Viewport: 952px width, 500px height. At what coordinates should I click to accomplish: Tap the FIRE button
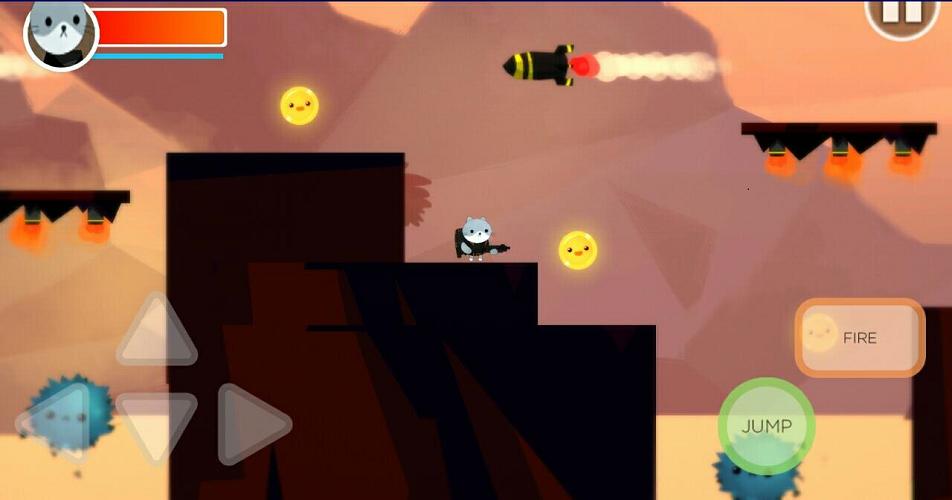[859, 337]
